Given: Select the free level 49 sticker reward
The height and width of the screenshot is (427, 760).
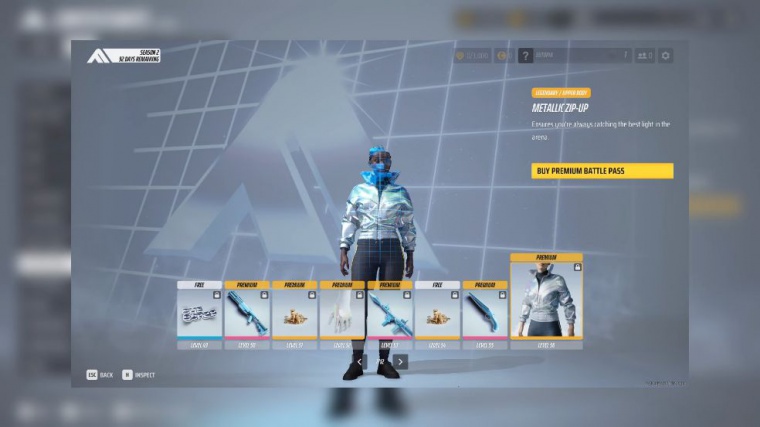Looking at the screenshot, I should click(200, 314).
